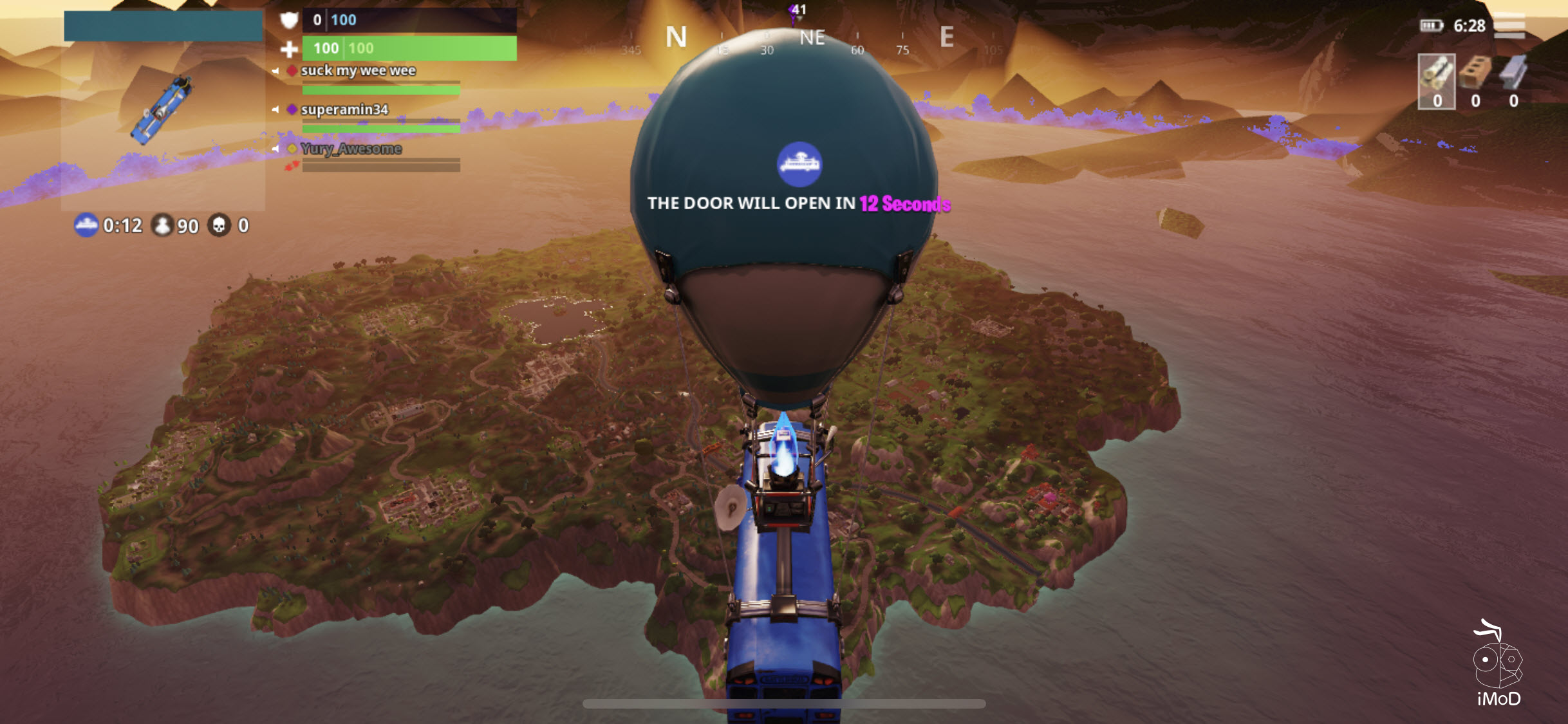Image resolution: width=1568 pixels, height=724 pixels.
Task: Select the NE heading on the compass
Action: pos(812,37)
